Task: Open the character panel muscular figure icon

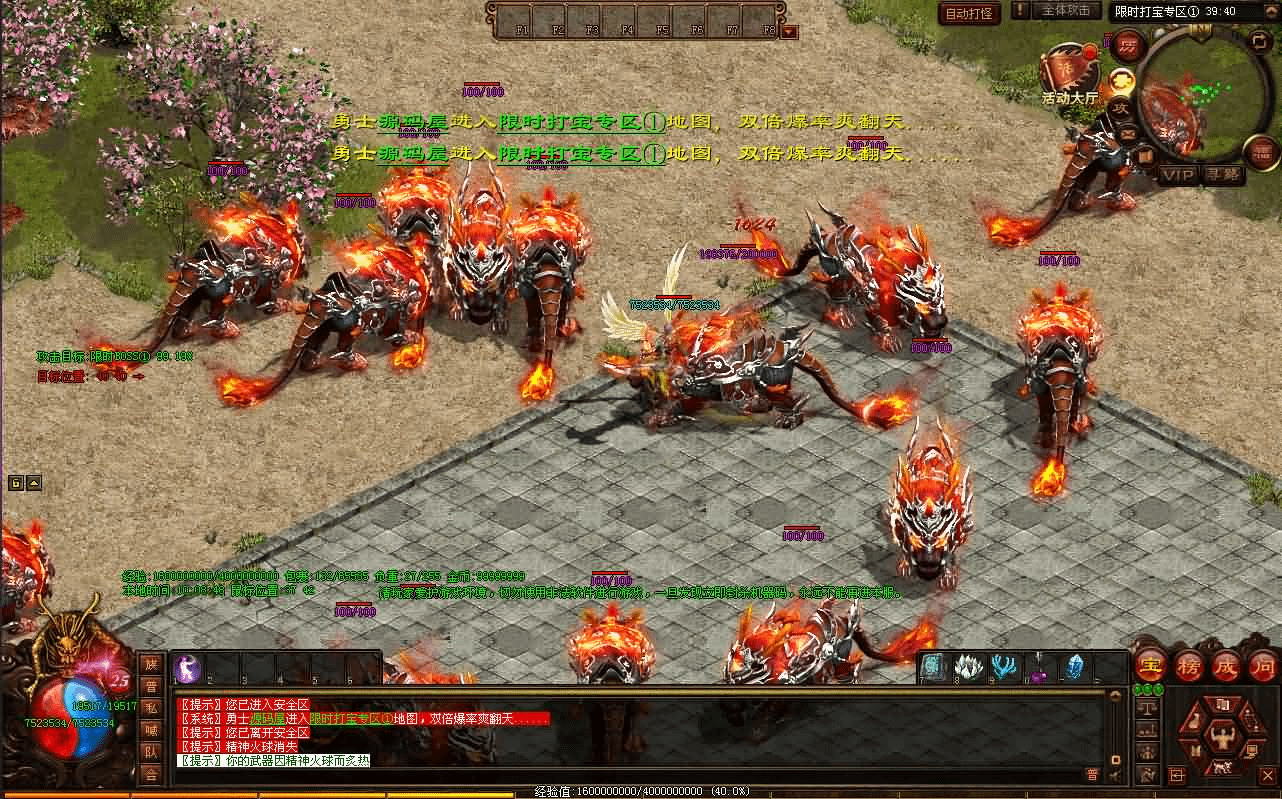Action: tap(1223, 738)
